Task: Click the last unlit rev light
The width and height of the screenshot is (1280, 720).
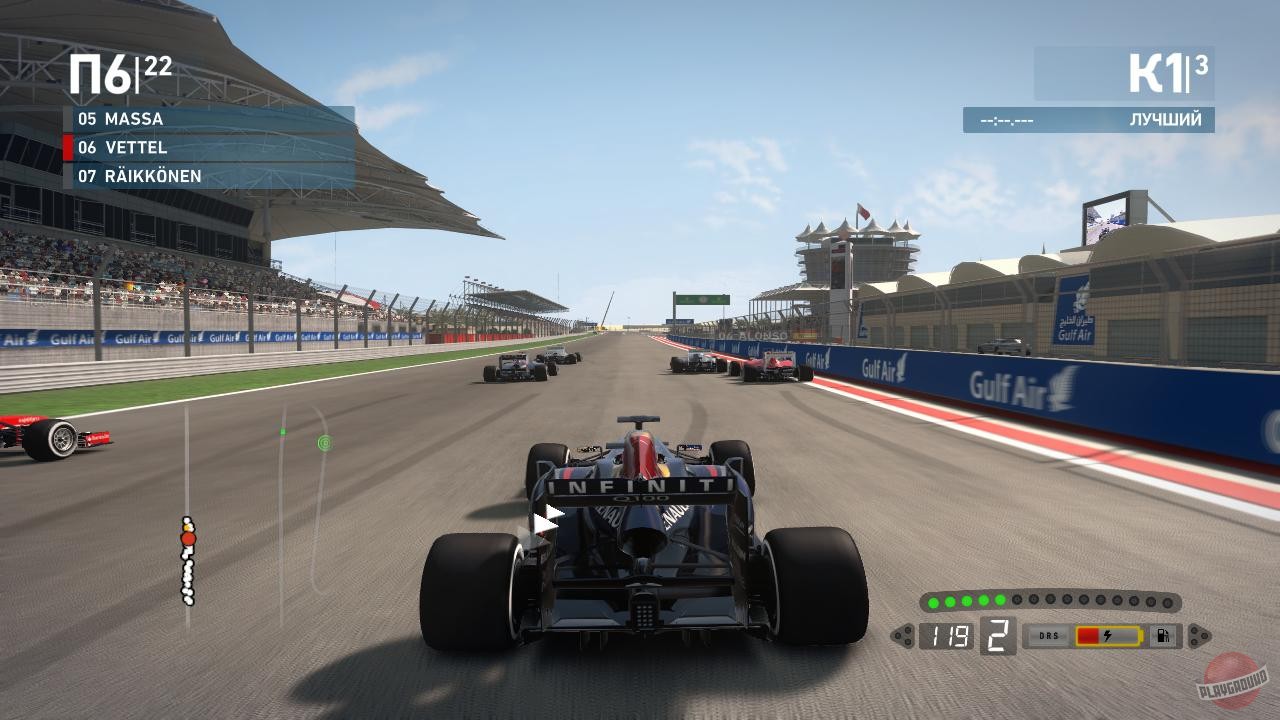Action: point(1166,603)
